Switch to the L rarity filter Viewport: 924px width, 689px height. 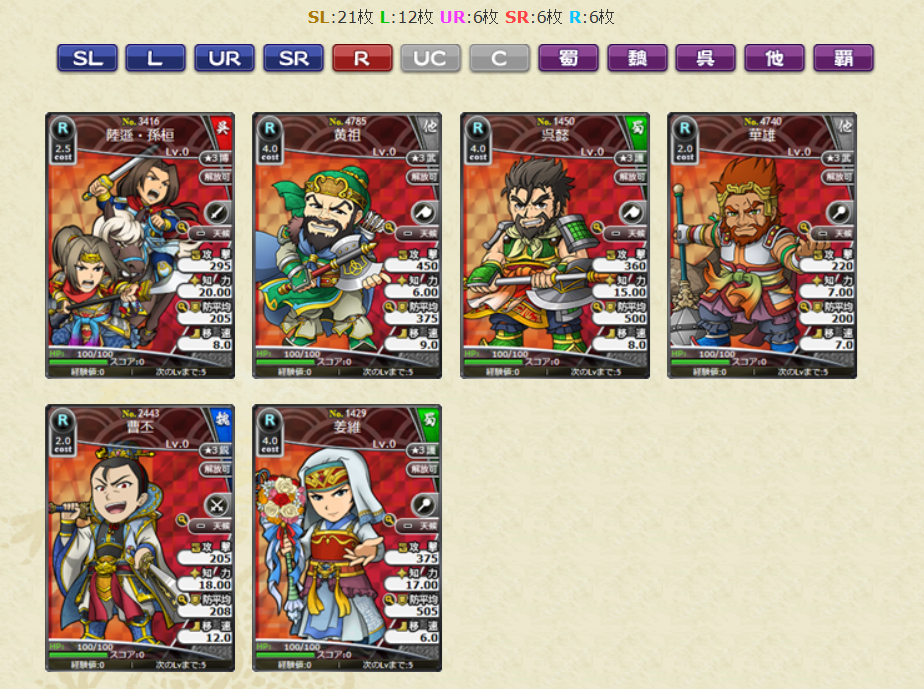(x=155, y=58)
